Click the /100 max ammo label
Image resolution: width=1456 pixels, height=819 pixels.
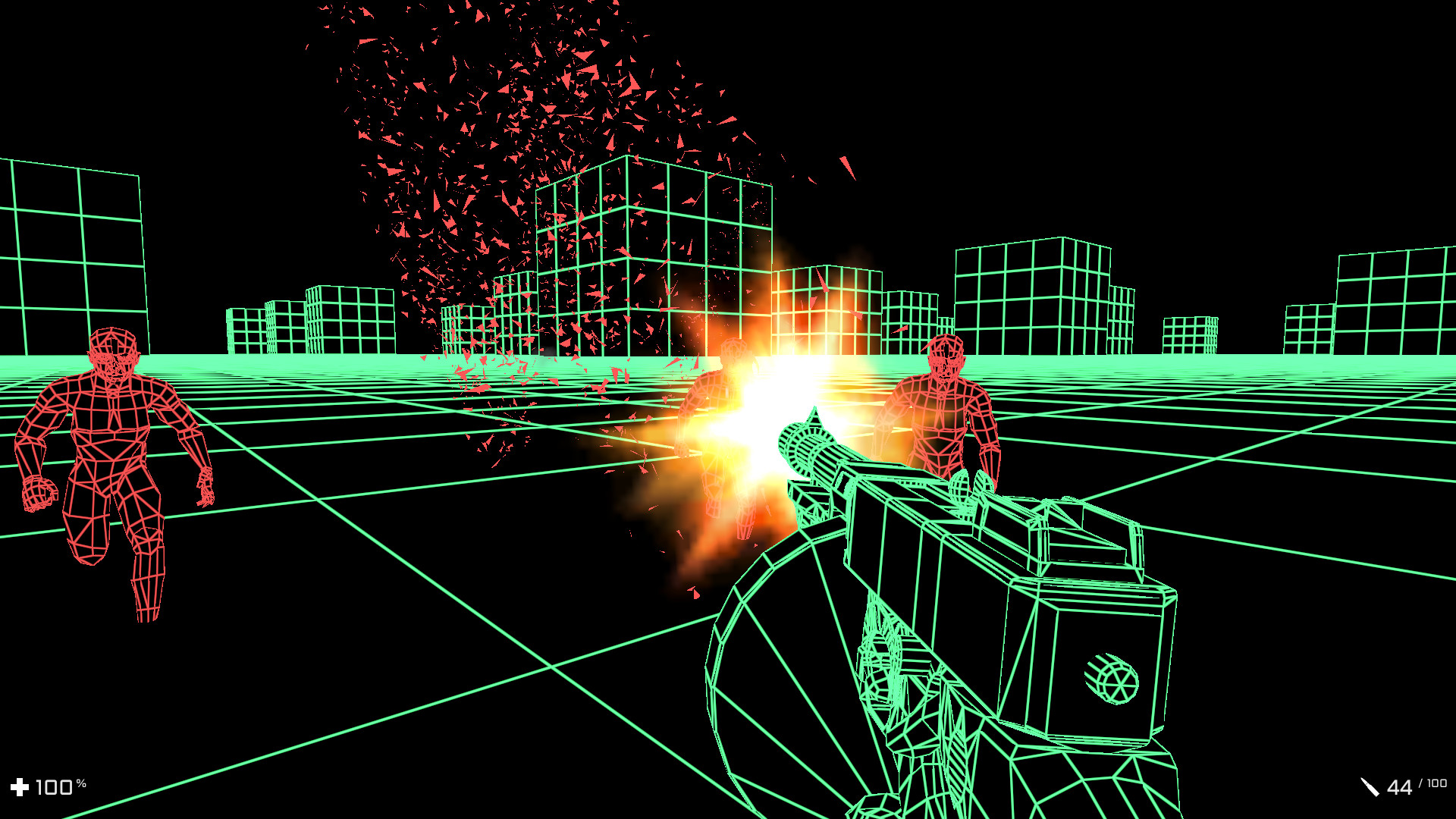tap(1433, 783)
